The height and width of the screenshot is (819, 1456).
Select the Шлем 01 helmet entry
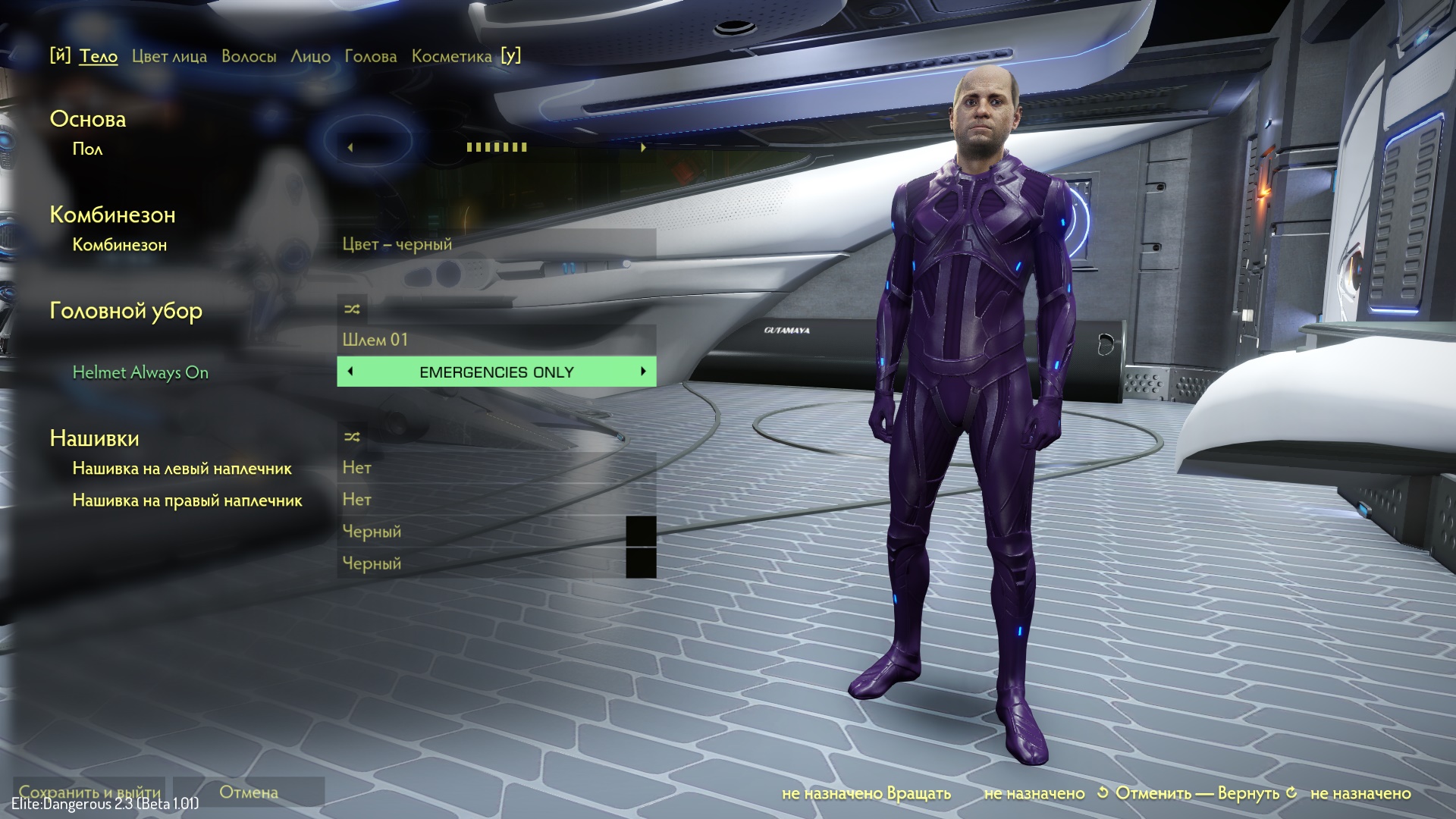496,340
